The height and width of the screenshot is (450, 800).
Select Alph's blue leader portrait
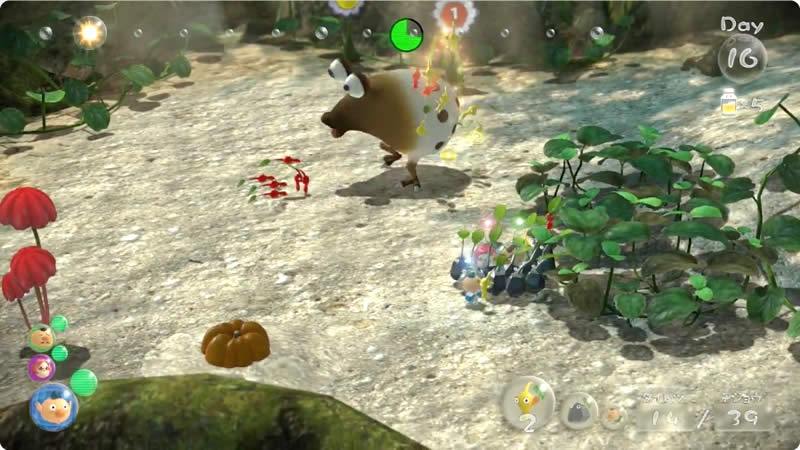pyautogui.click(x=52, y=406)
